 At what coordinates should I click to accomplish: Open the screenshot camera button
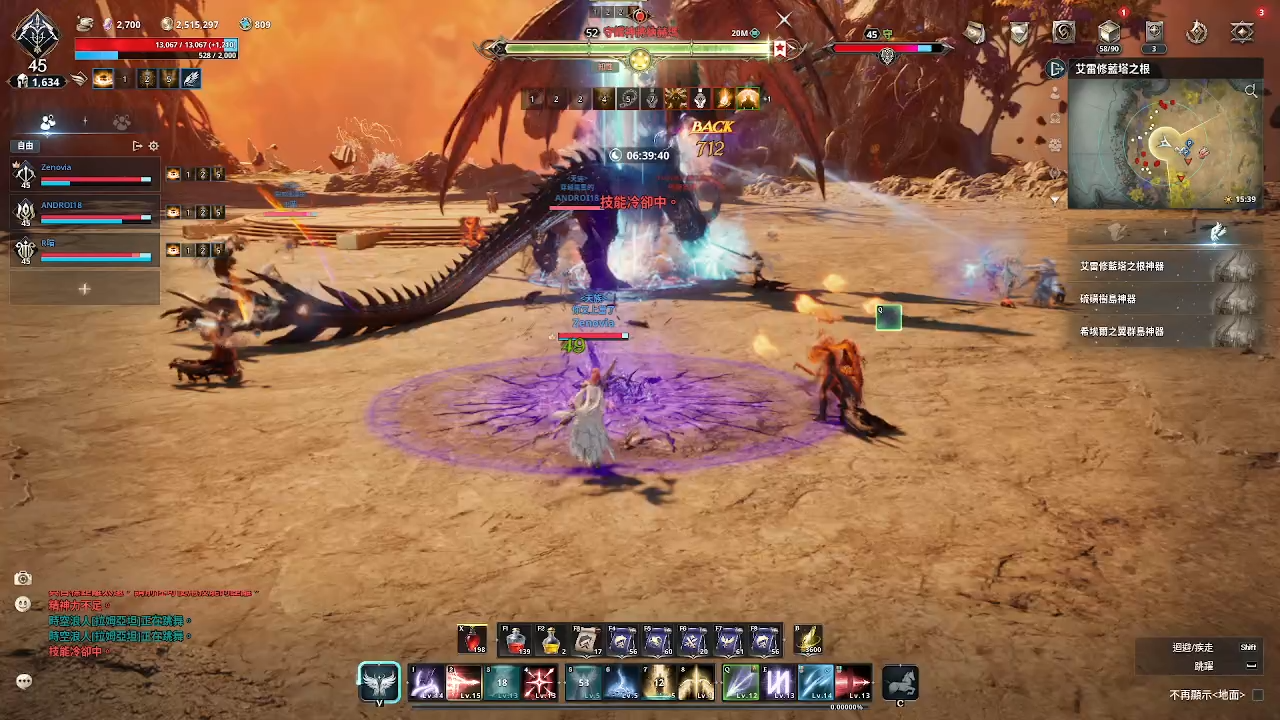tap(23, 578)
